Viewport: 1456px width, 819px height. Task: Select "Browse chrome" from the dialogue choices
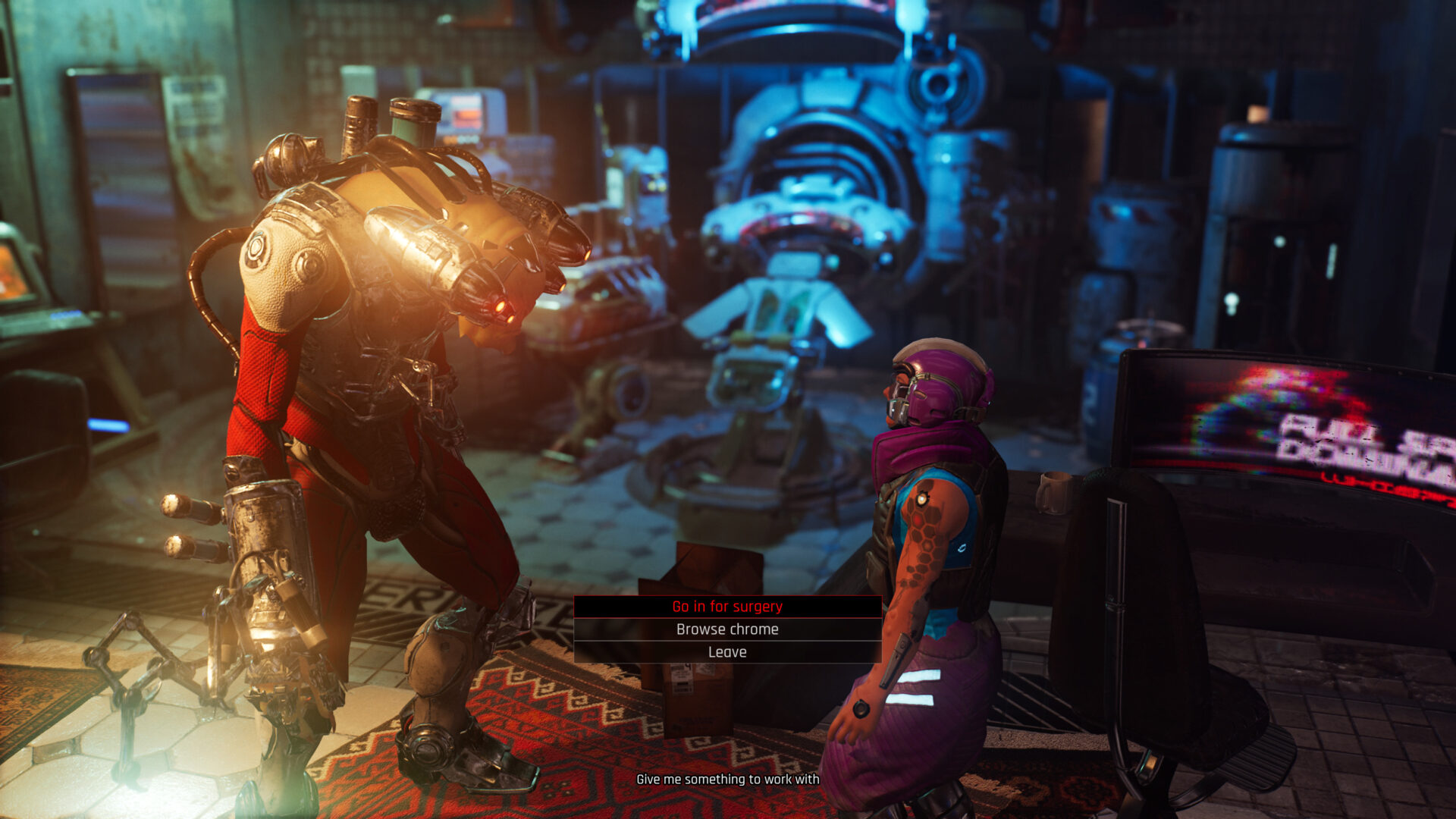[727, 629]
